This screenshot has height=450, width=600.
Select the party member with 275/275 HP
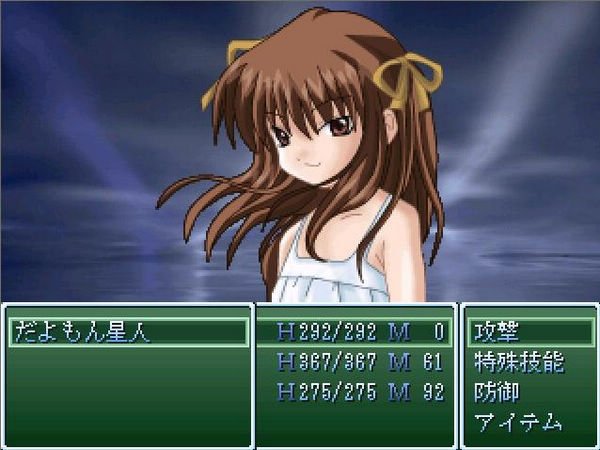click(356, 392)
